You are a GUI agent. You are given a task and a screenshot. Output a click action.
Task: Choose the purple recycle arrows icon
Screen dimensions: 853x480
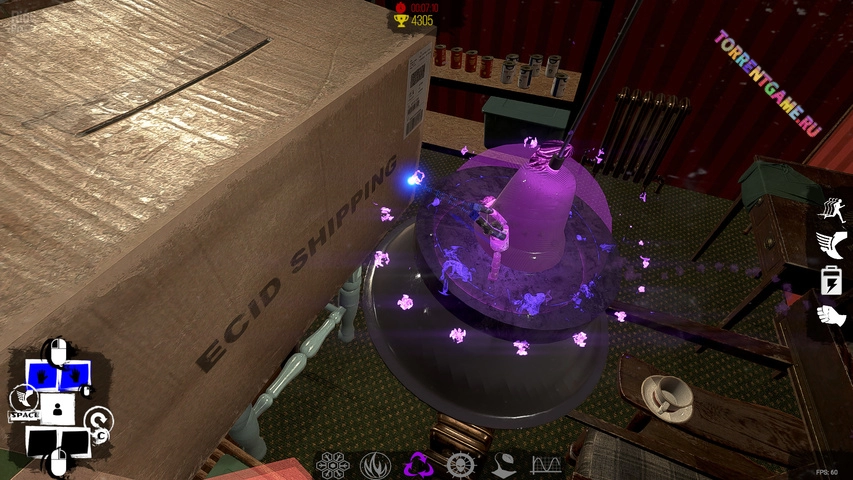(418, 465)
